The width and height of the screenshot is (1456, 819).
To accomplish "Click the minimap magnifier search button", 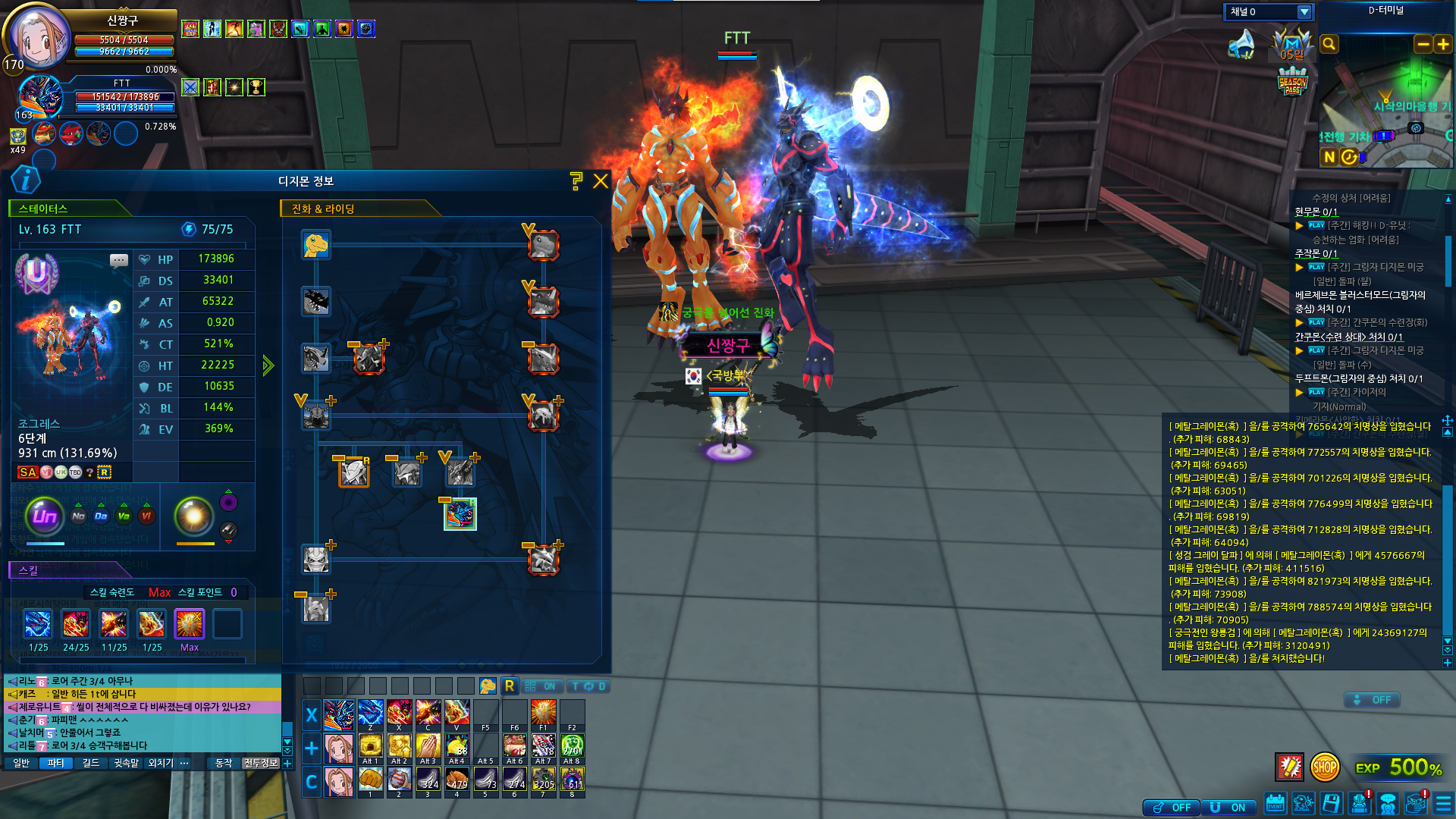I will (1329, 45).
